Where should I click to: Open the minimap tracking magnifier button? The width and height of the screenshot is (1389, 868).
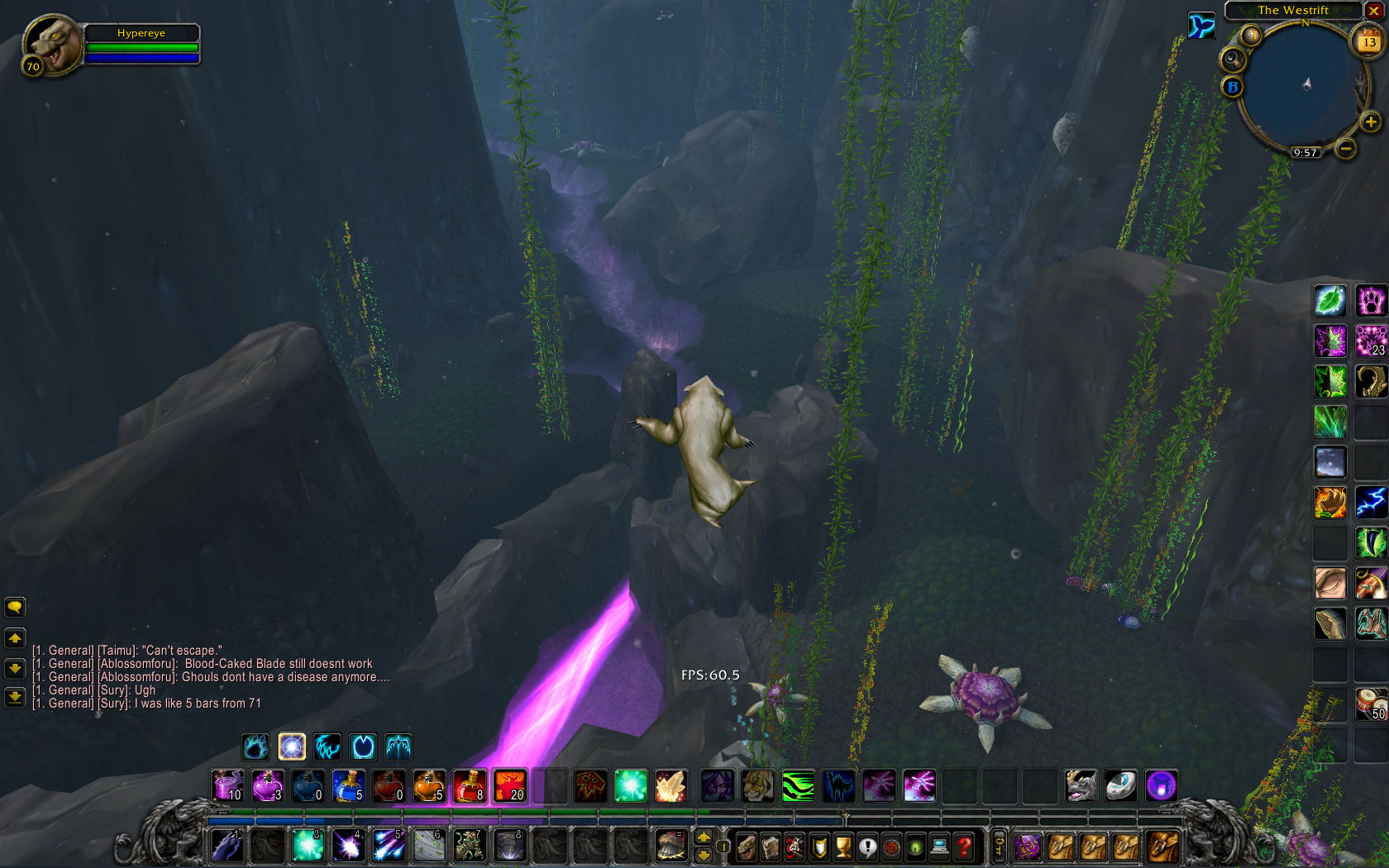(x=1233, y=59)
